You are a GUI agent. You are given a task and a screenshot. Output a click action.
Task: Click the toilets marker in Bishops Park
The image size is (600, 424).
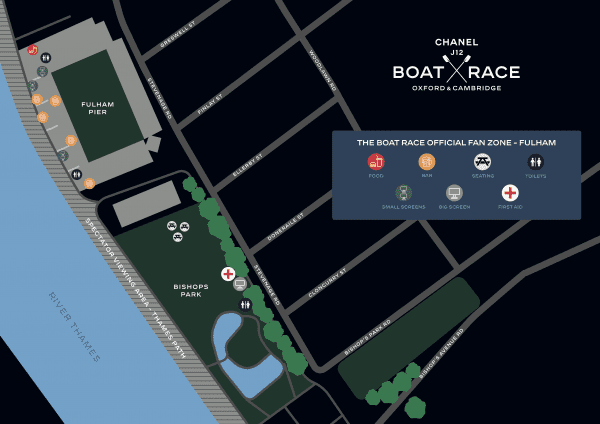click(x=244, y=304)
